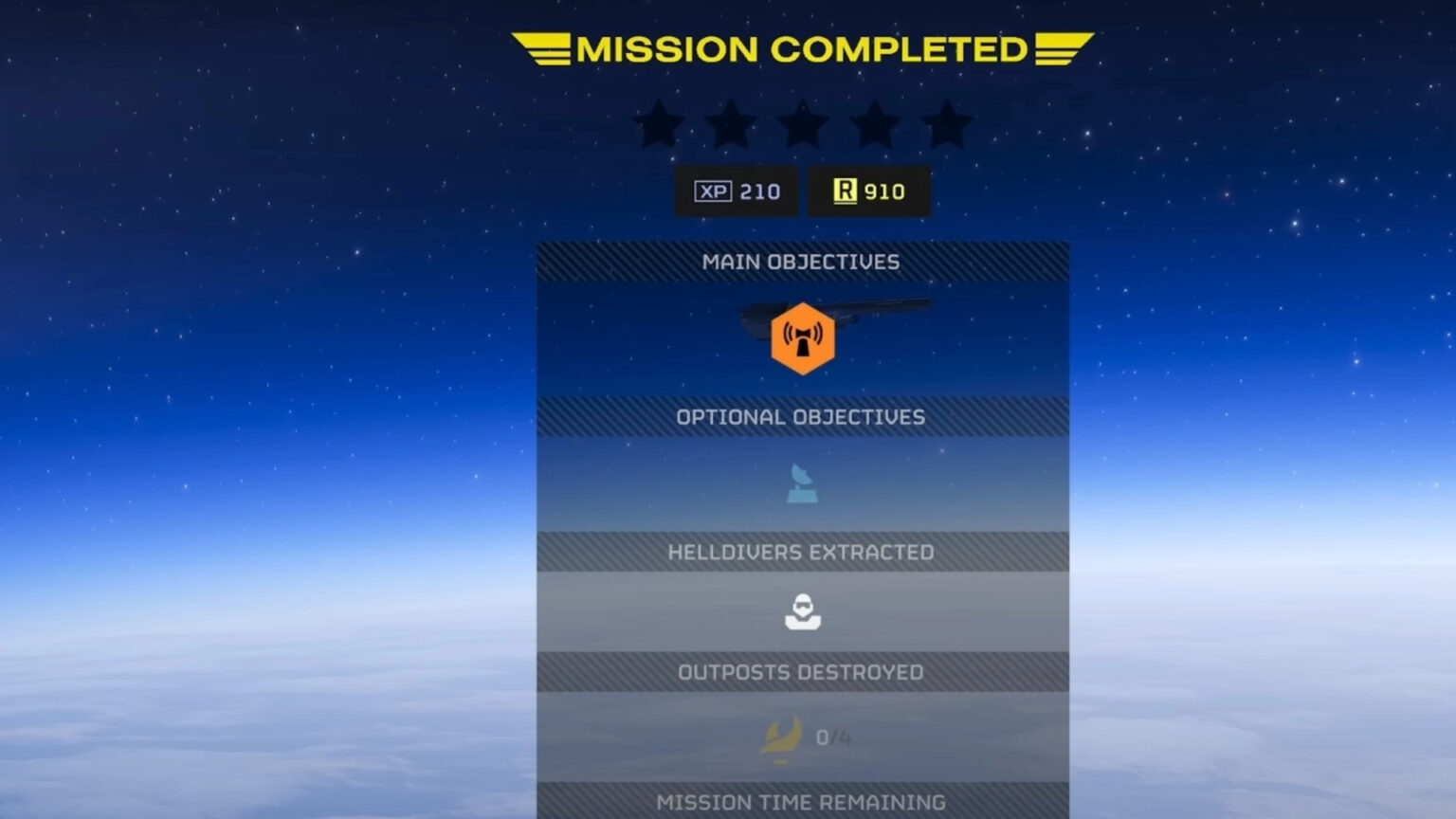1456x819 pixels.
Task: Click the XP 210 reward button
Action: click(x=736, y=191)
